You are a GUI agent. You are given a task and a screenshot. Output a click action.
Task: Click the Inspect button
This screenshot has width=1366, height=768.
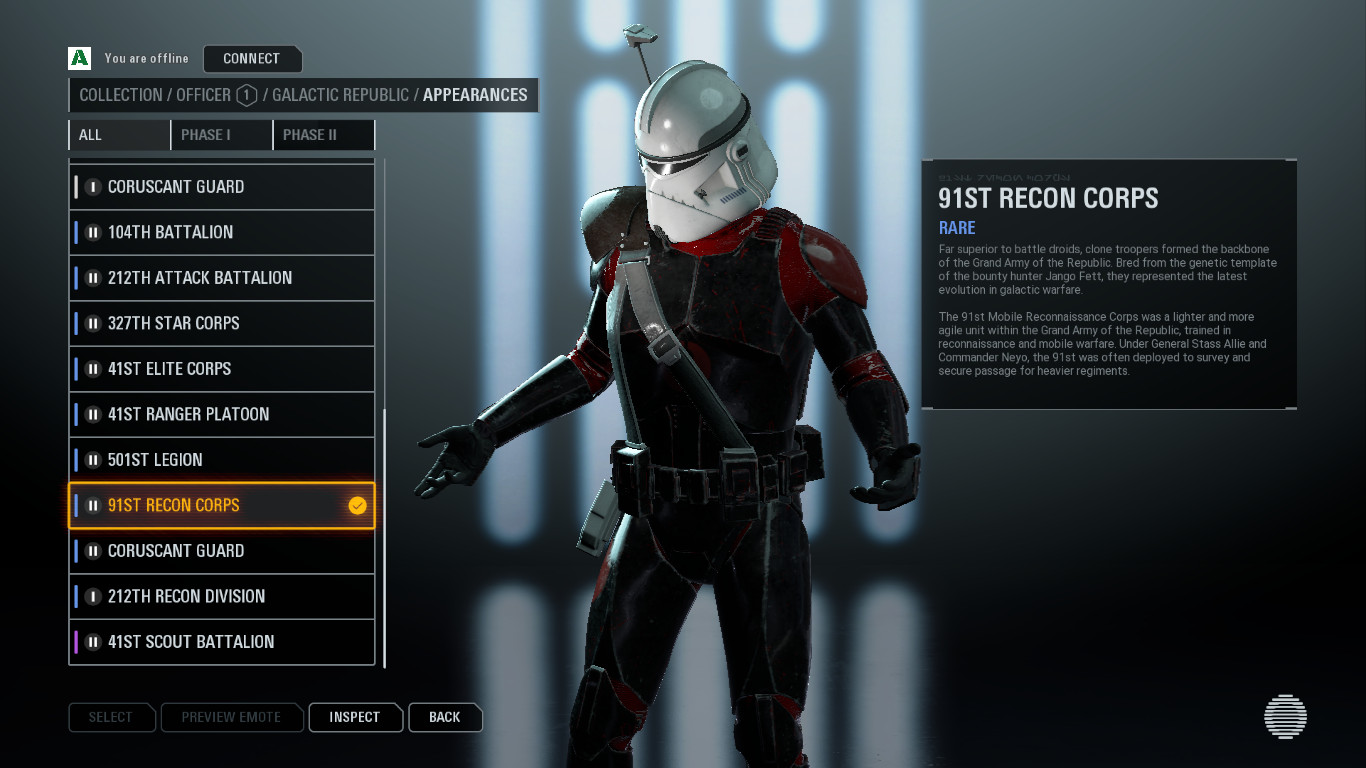355,717
